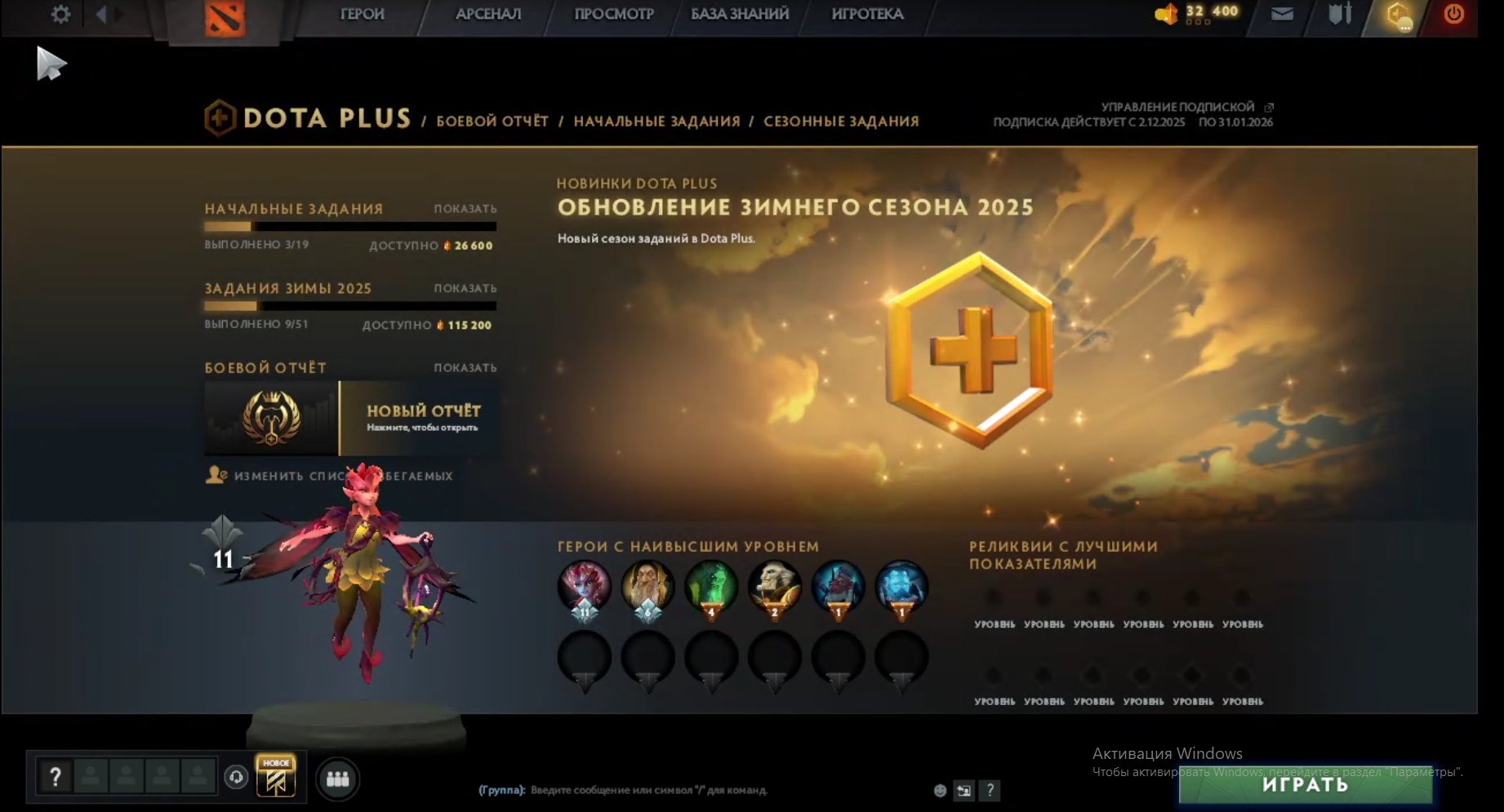Screen dimensions: 1504x812
Task: Open armory shield-and-sword icon
Action: tap(1339, 14)
